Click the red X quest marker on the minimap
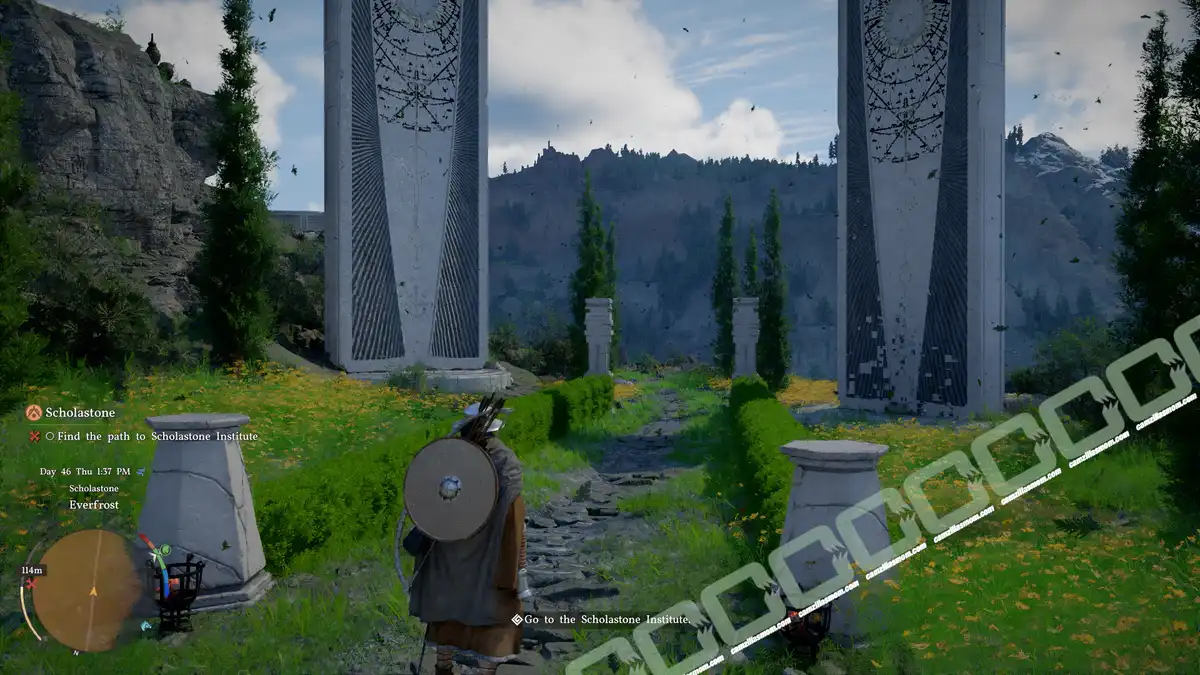Viewport: 1200px width, 675px height. [31, 583]
